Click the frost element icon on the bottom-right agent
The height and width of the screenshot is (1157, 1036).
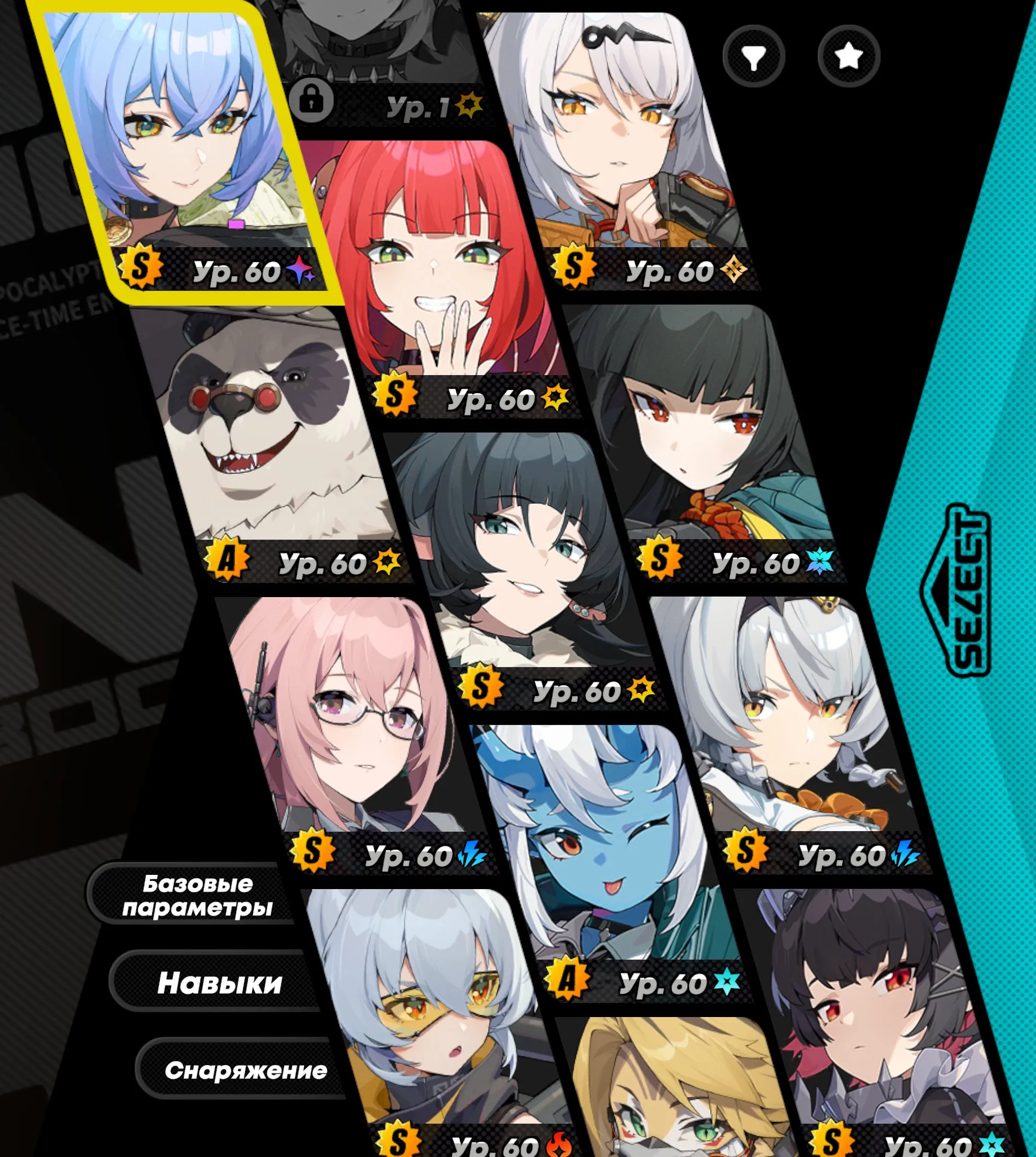[993, 1144]
